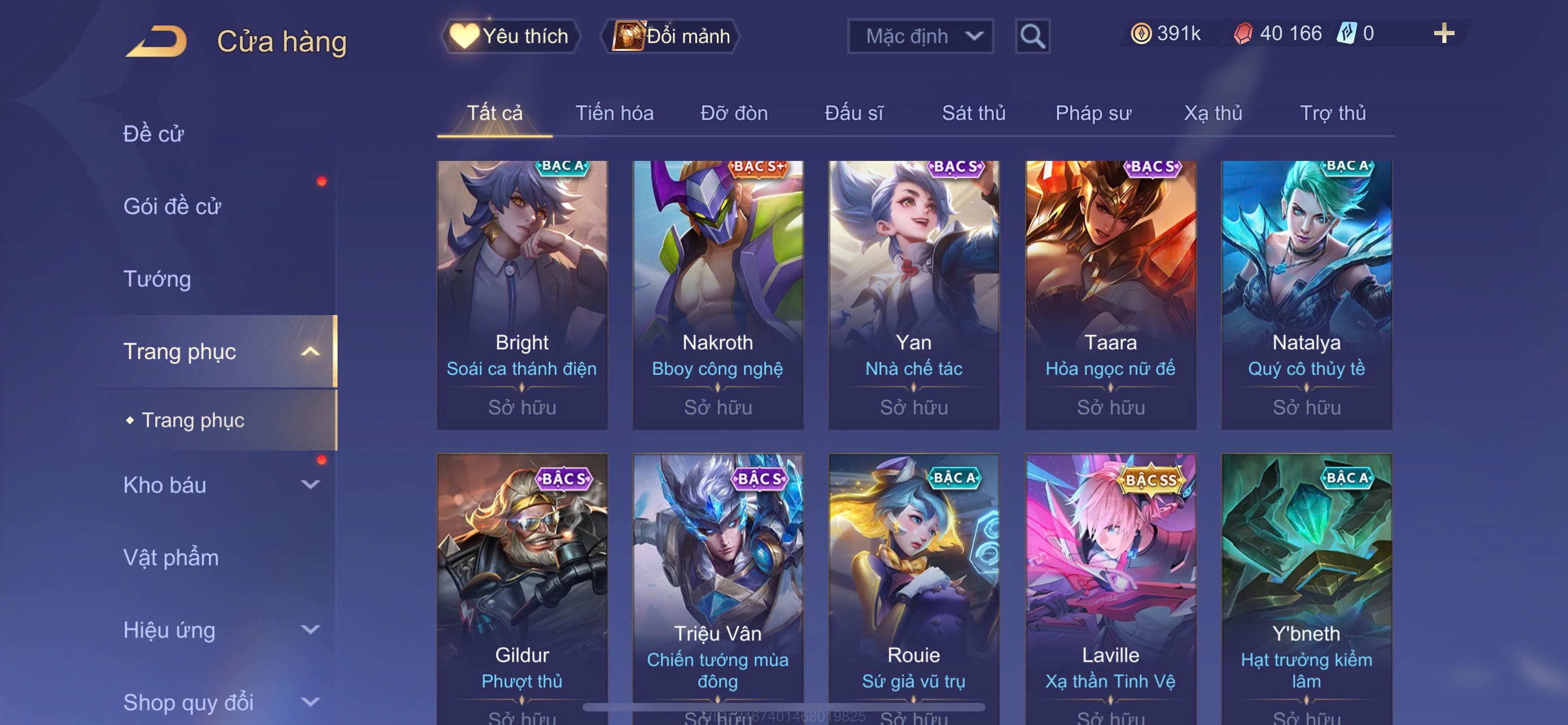Open the Yêu thích favorites list
Screen dimensions: 1568x725
510,36
